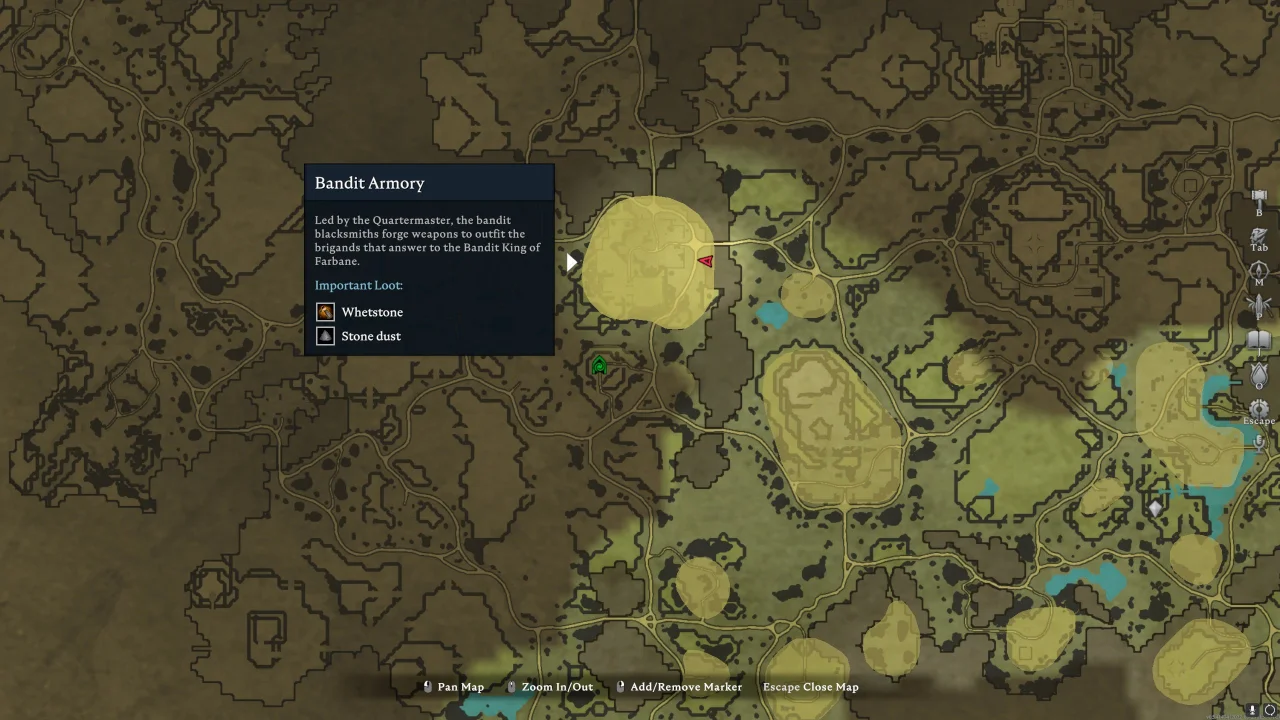Open the abilities icon labeled P

(x=1259, y=304)
